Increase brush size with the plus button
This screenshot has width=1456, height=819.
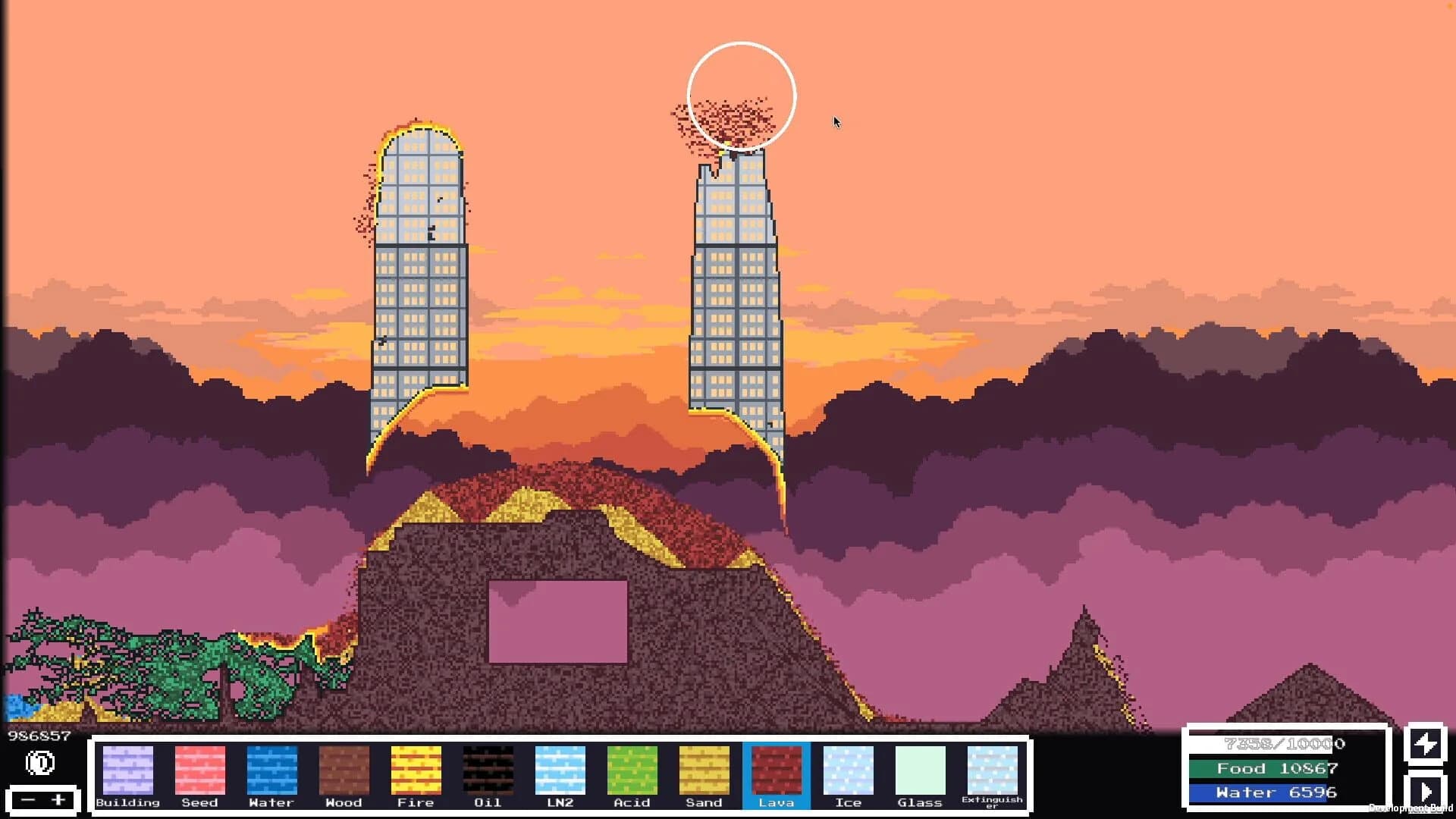(58, 799)
